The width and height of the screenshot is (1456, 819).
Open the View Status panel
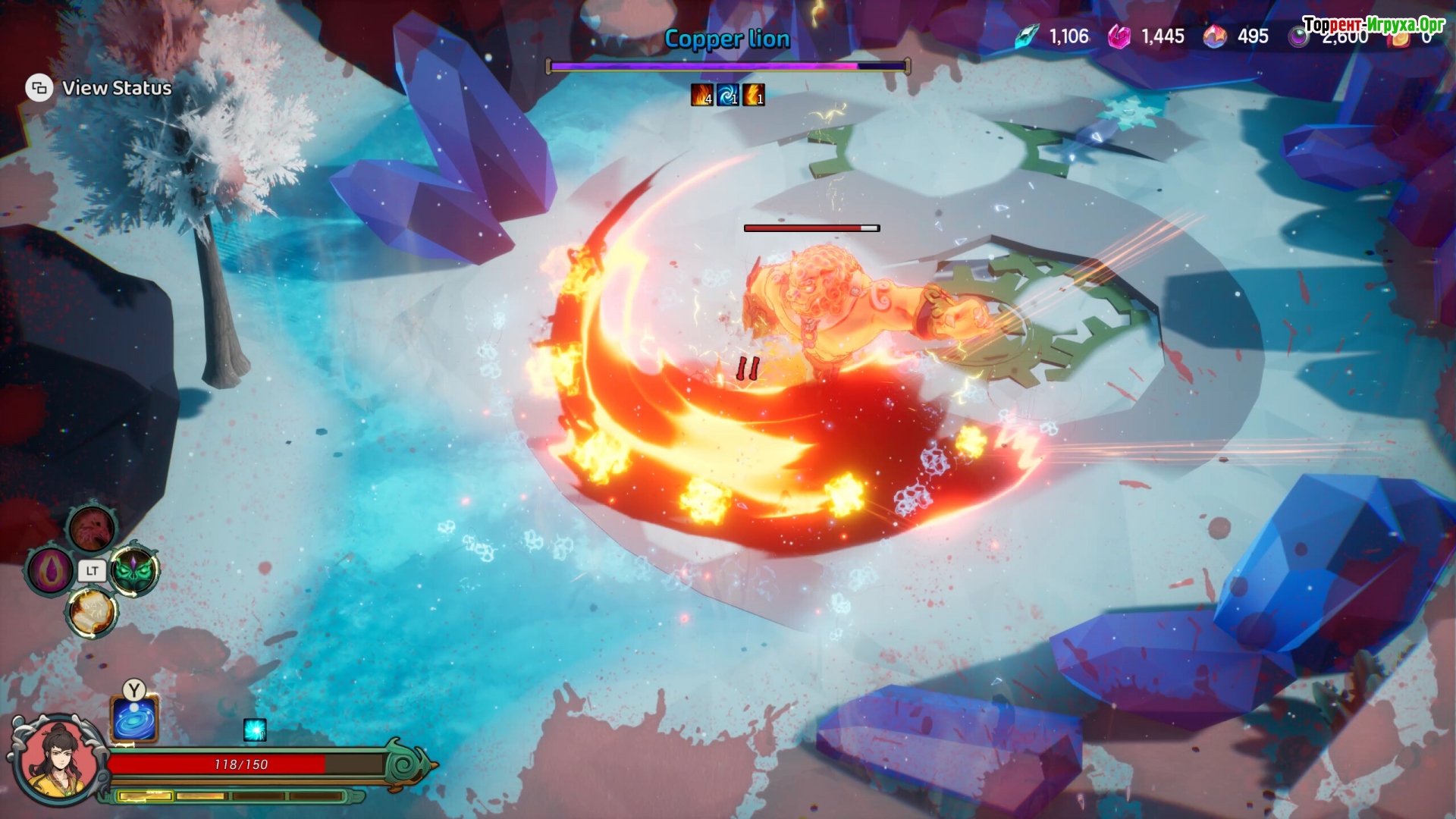coord(99,88)
